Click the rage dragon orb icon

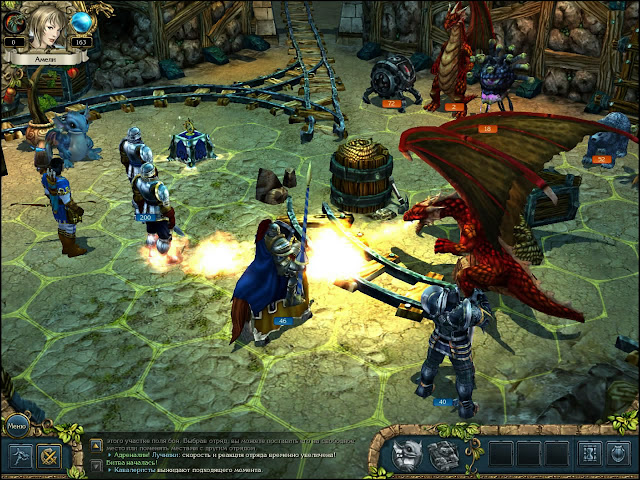(14, 21)
